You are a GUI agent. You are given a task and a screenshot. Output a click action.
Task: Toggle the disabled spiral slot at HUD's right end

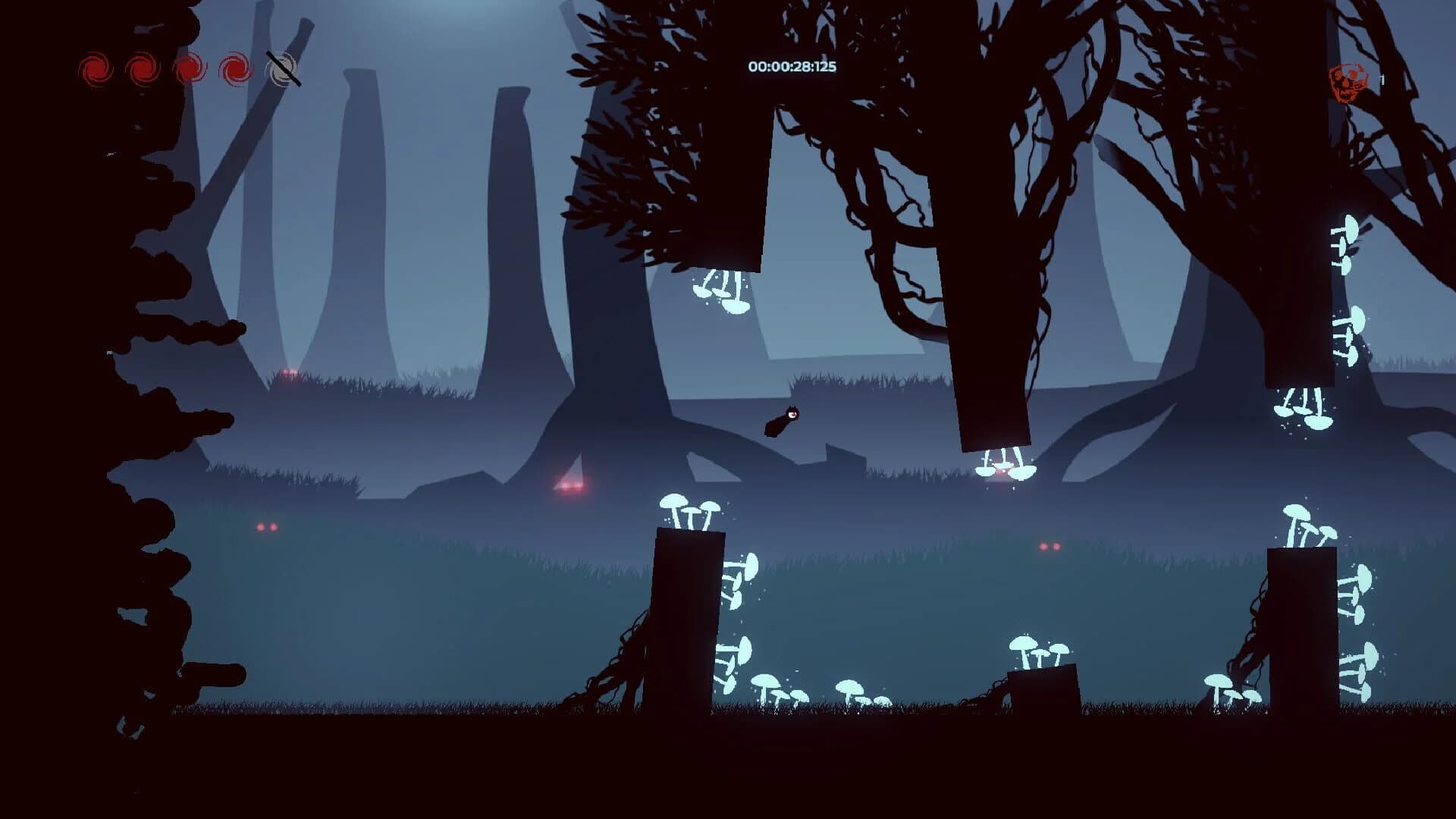coord(282,67)
